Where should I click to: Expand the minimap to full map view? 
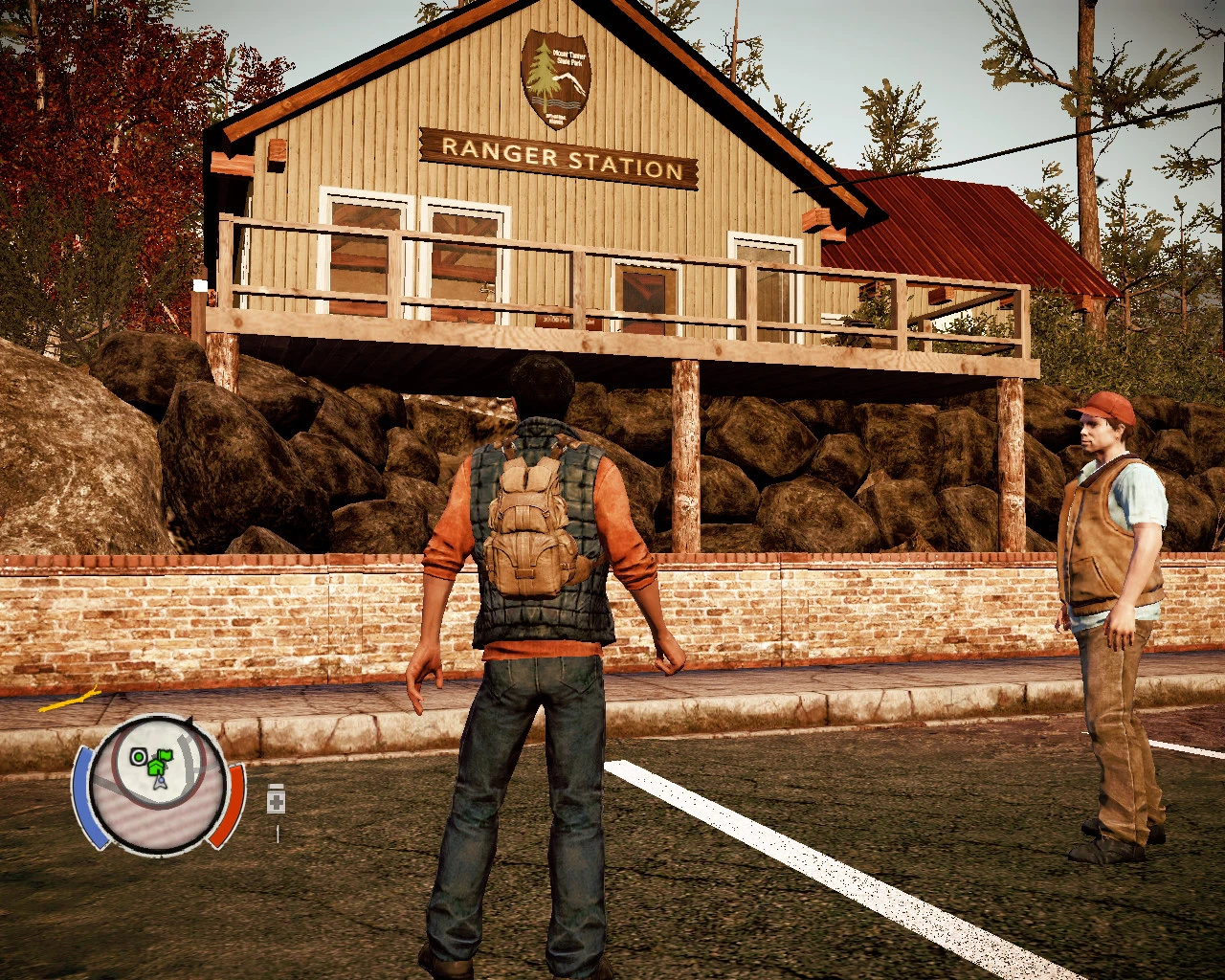(x=159, y=791)
